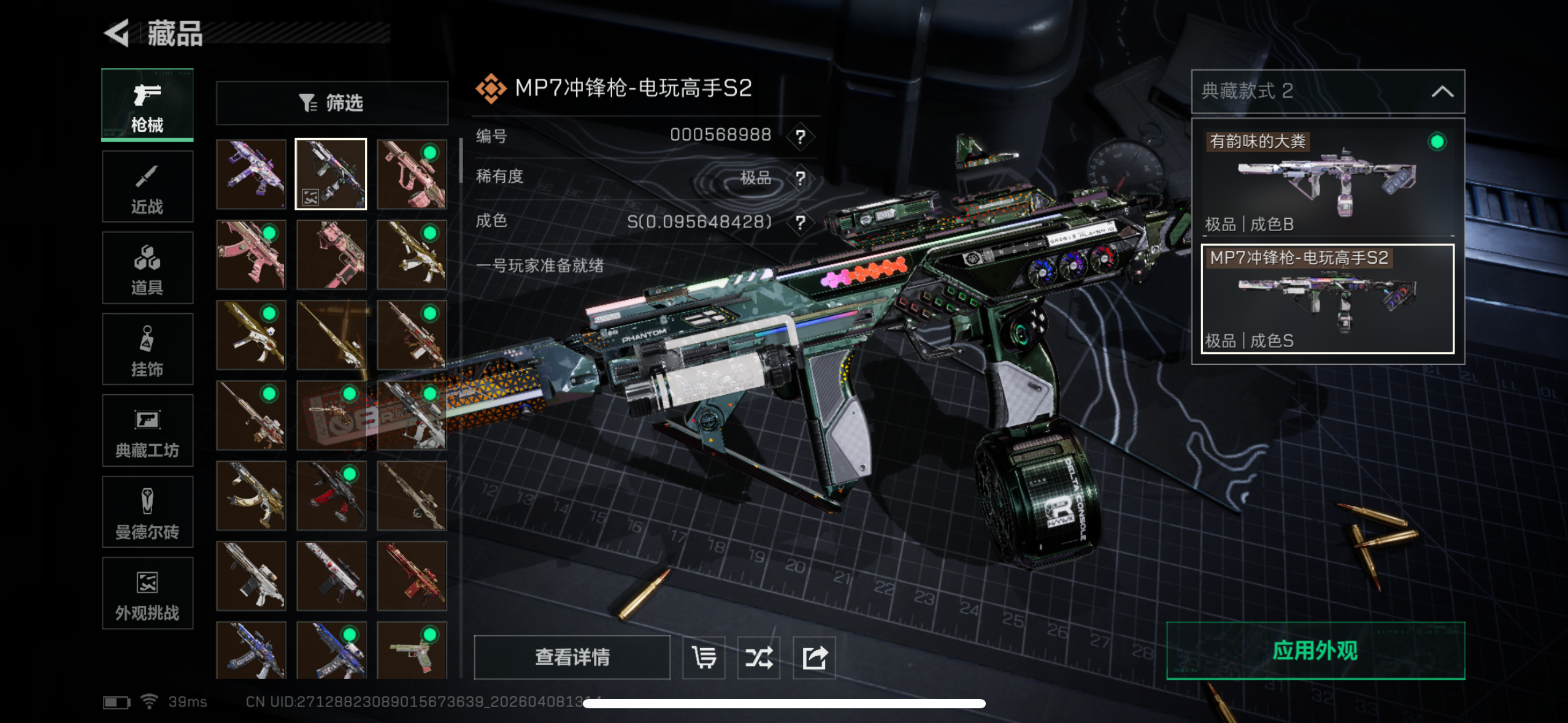Select the MP7冲锋枪-电玩高手S2 variant card

[1328, 299]
